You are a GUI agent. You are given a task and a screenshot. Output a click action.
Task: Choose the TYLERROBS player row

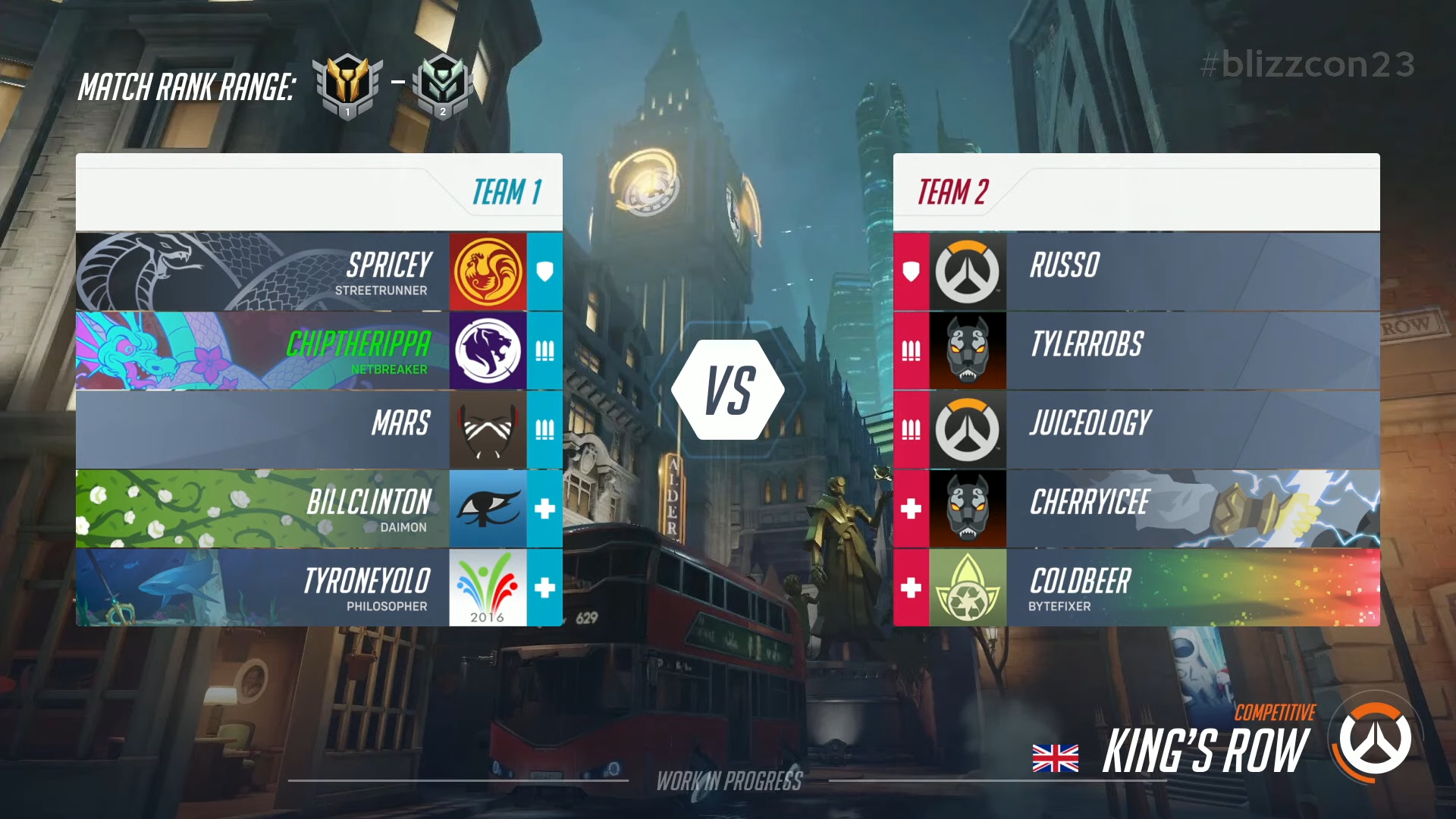(x=1191, y=350)
